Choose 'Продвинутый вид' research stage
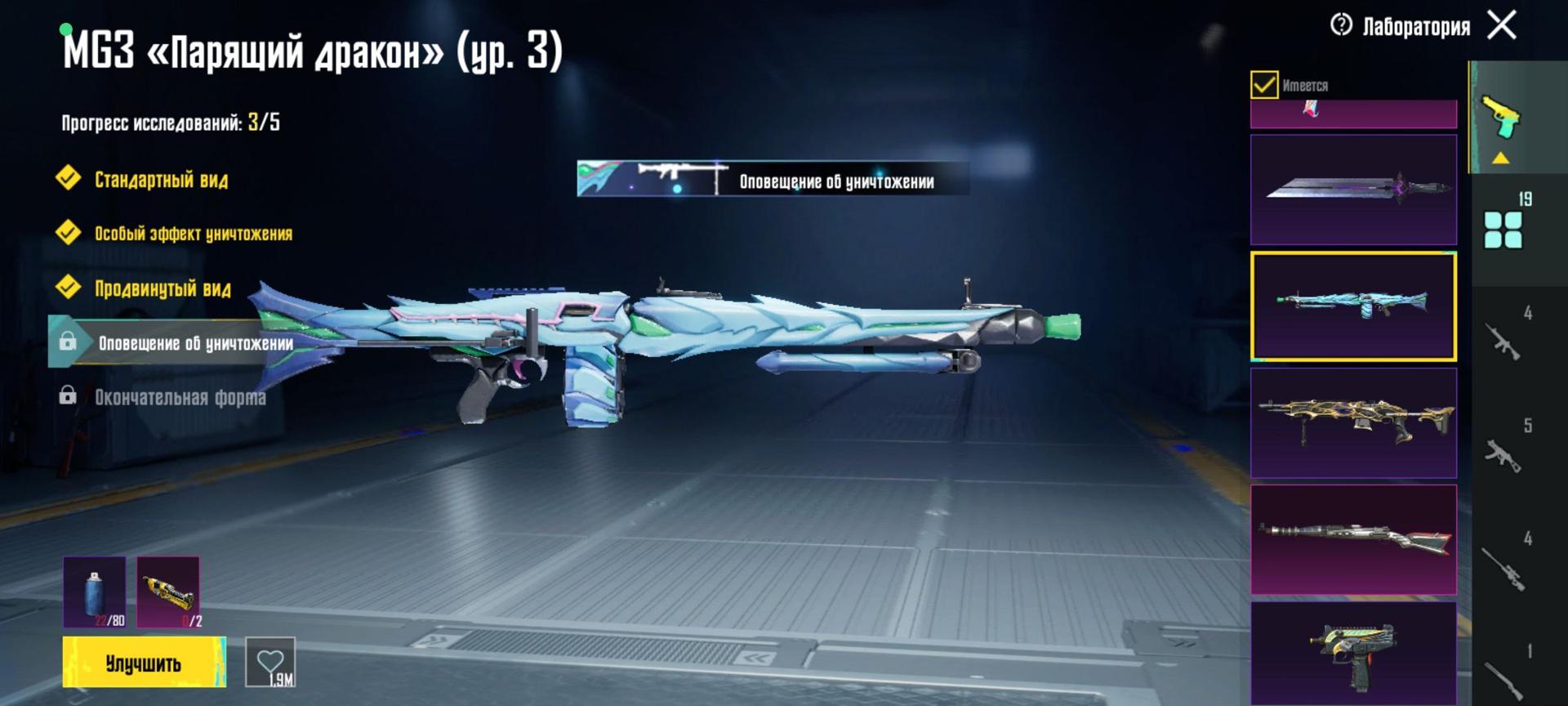 click(163, 288)
